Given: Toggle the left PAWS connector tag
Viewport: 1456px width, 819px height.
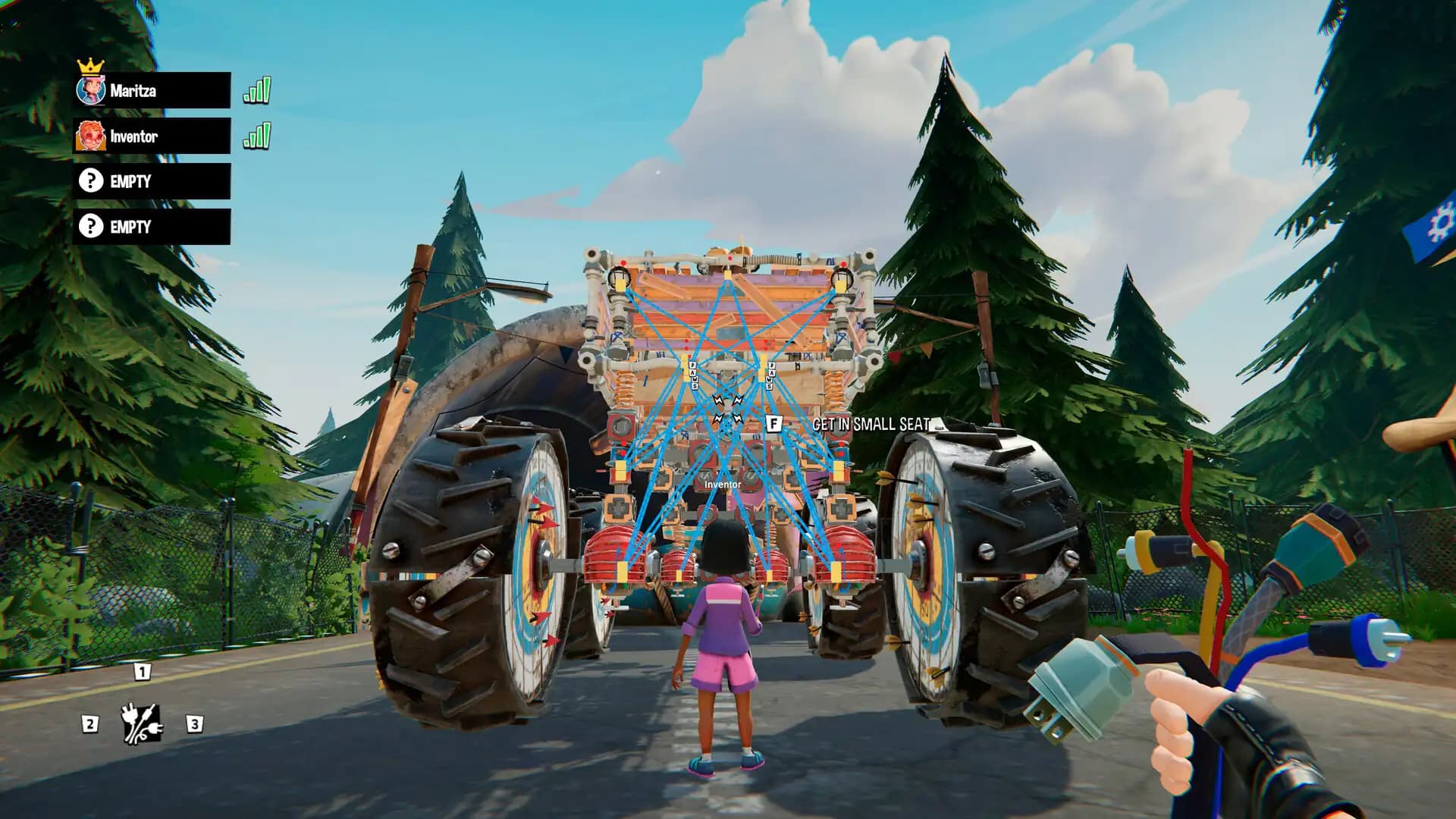Looking at the screenshot, I should (x=692, y=375).
